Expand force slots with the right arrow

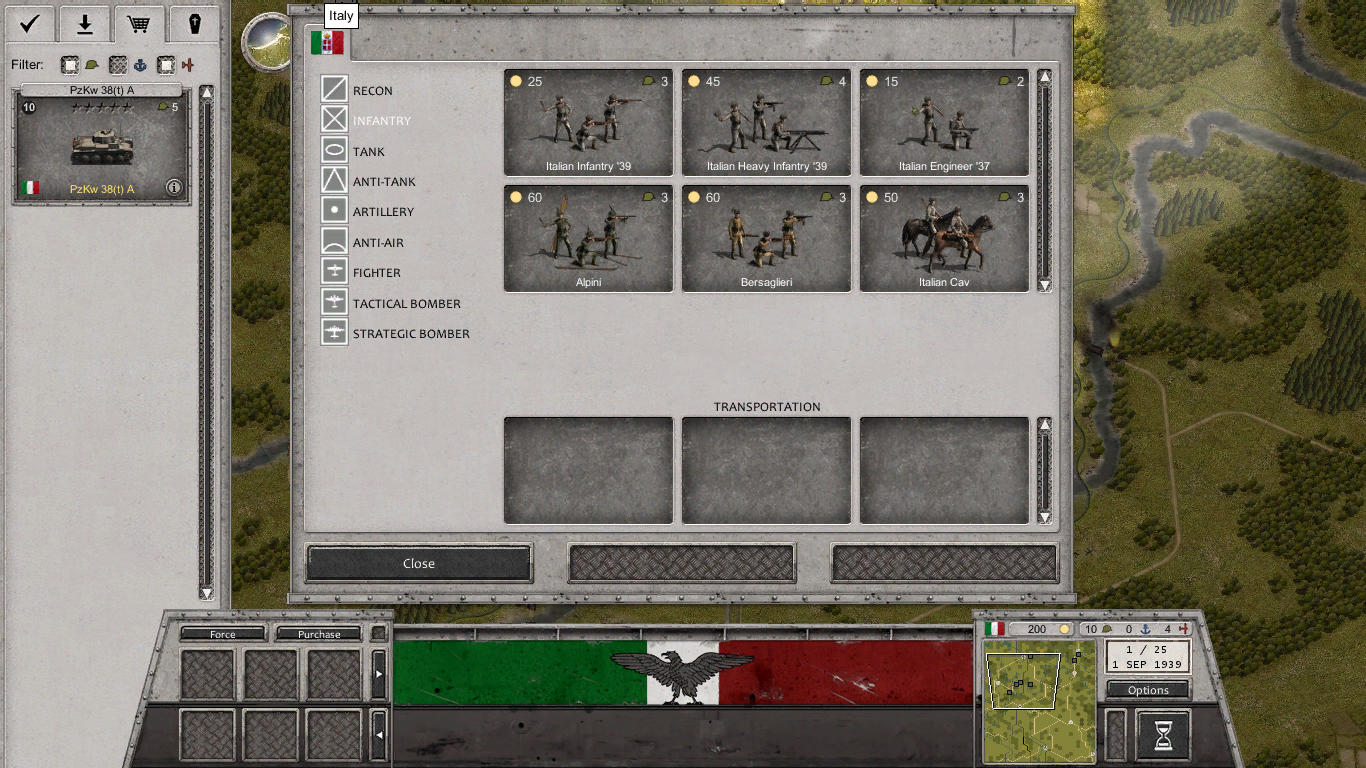pyautogui.click(x=377, y=672)
